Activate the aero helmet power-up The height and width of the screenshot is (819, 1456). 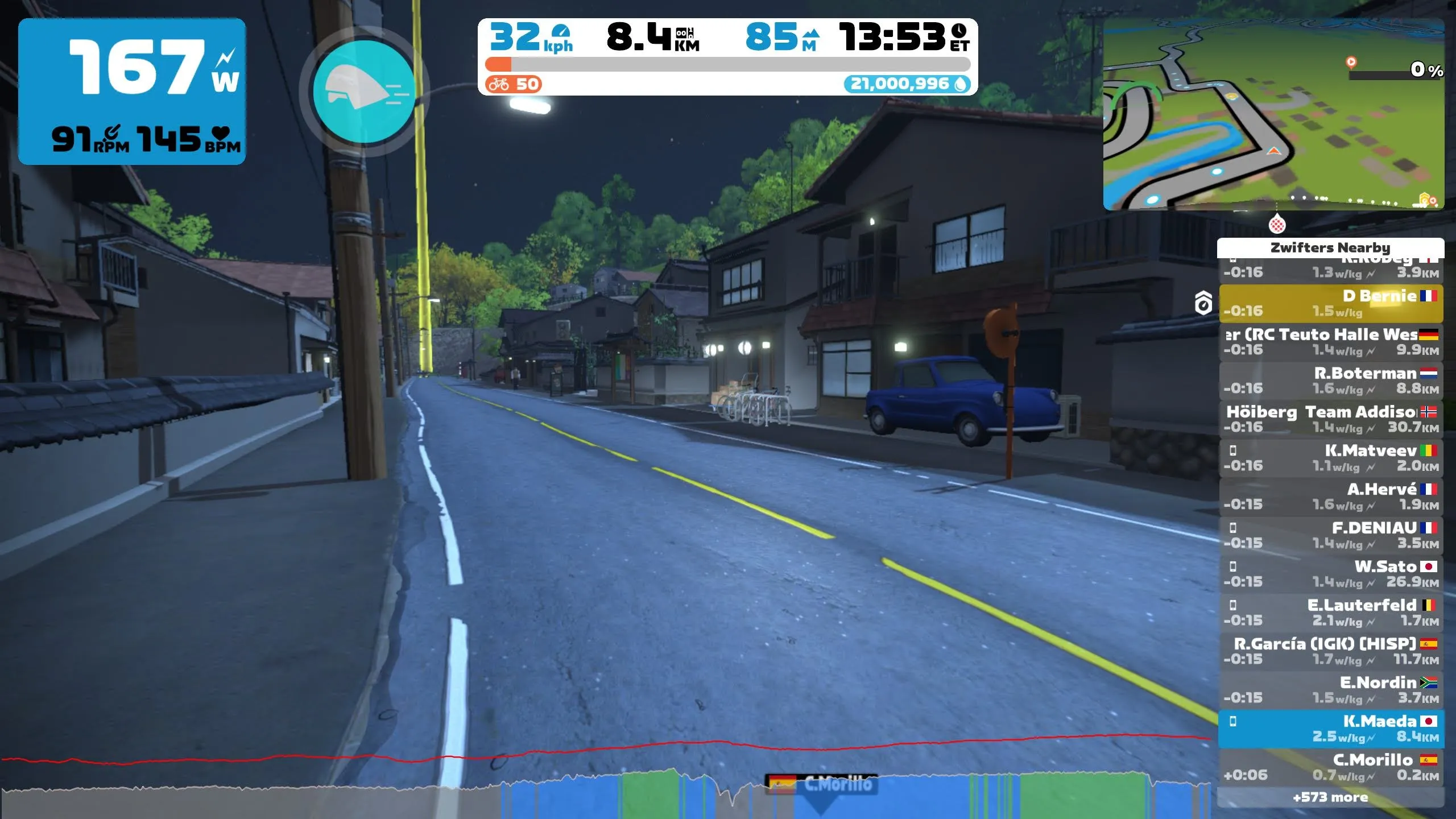pyautogui.click(x=364, y=91)
